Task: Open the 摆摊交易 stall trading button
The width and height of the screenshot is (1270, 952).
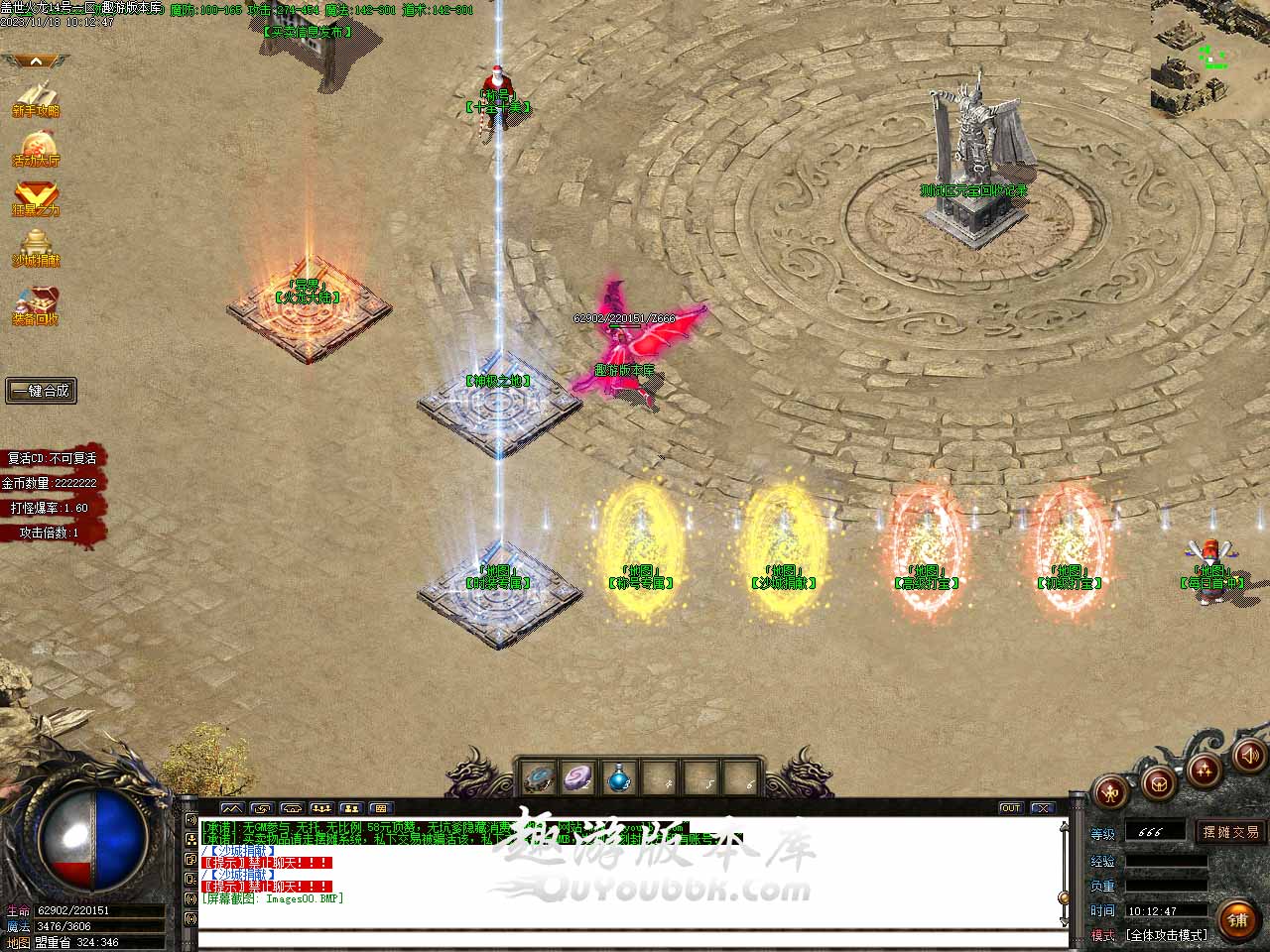Action: click(1230, 832)
